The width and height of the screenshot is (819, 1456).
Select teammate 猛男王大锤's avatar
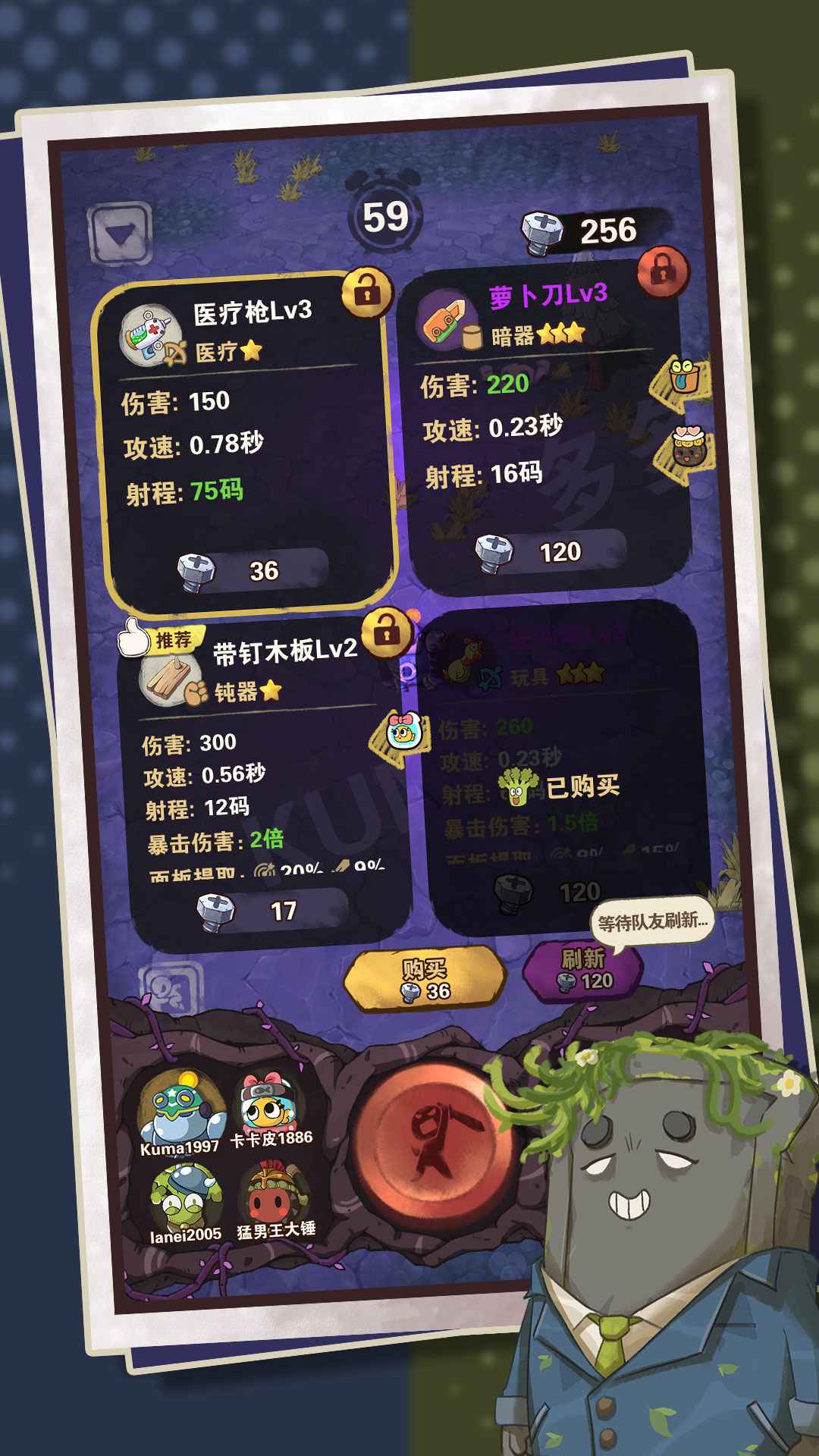(275, 1198)
